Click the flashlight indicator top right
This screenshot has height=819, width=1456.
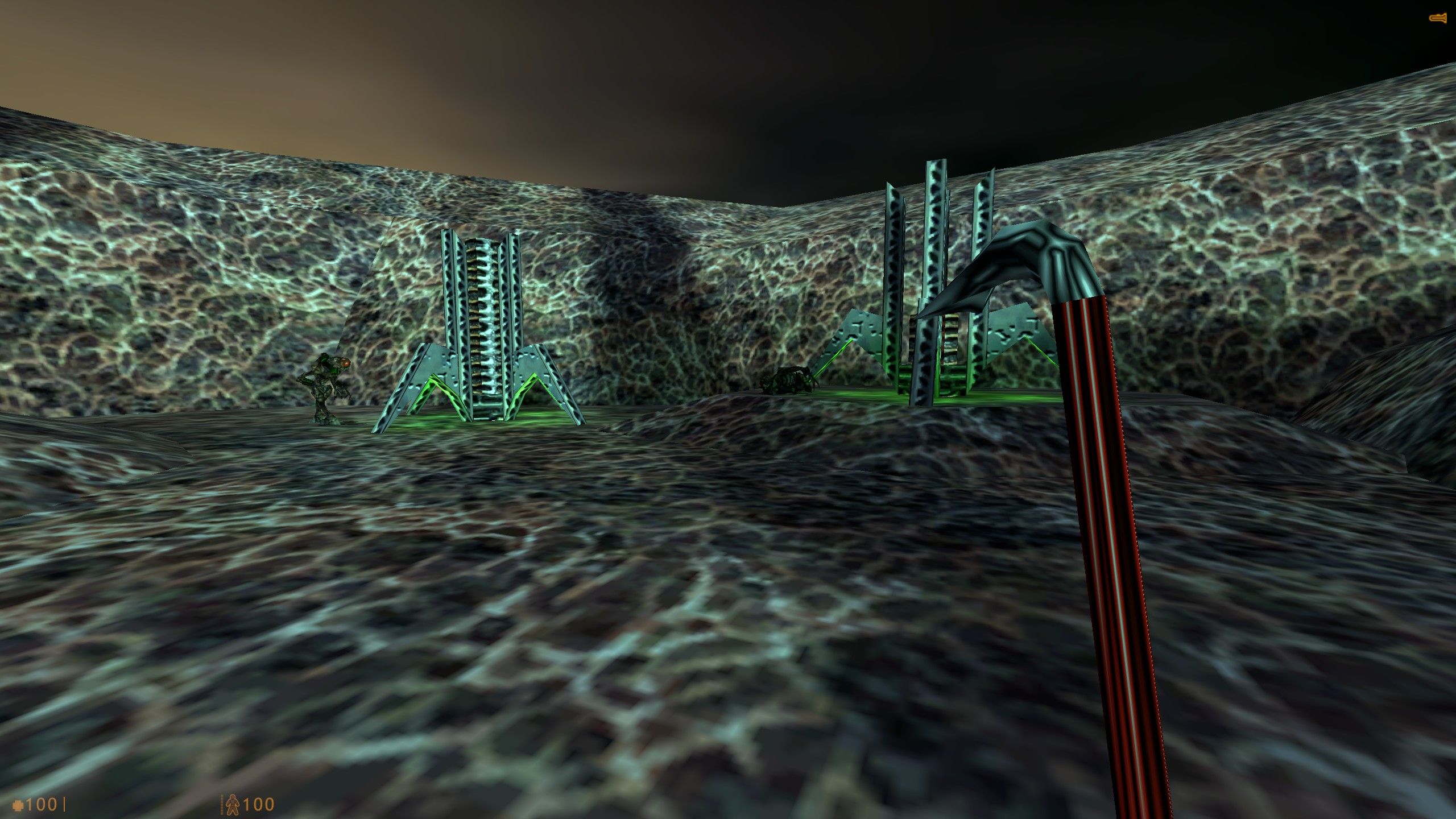[x=1438, y=18]
